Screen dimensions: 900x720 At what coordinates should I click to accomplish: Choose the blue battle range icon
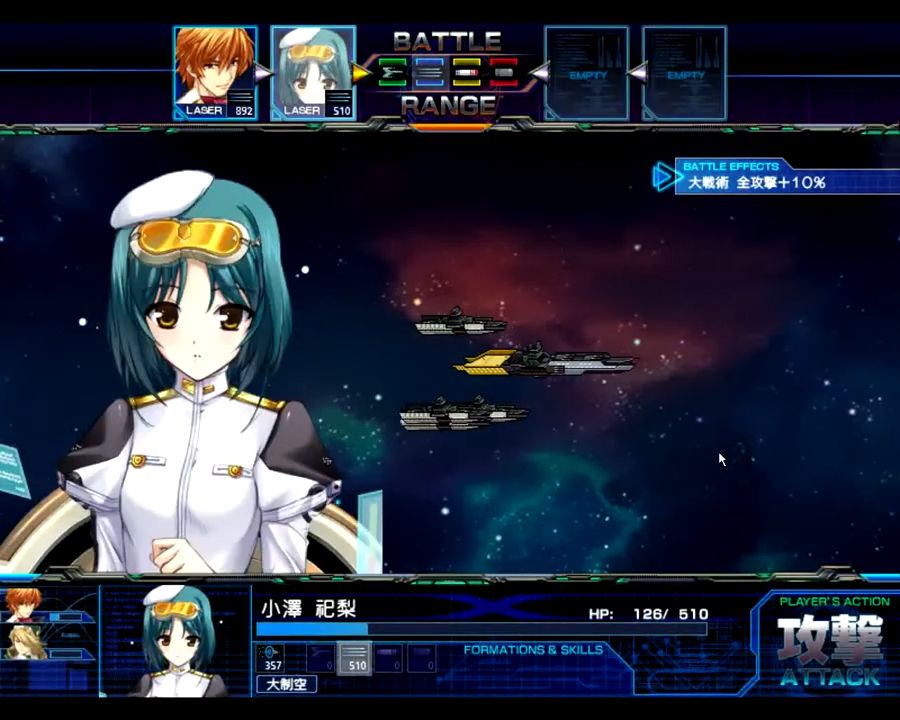pyautogui.click(x=429, y=73)
